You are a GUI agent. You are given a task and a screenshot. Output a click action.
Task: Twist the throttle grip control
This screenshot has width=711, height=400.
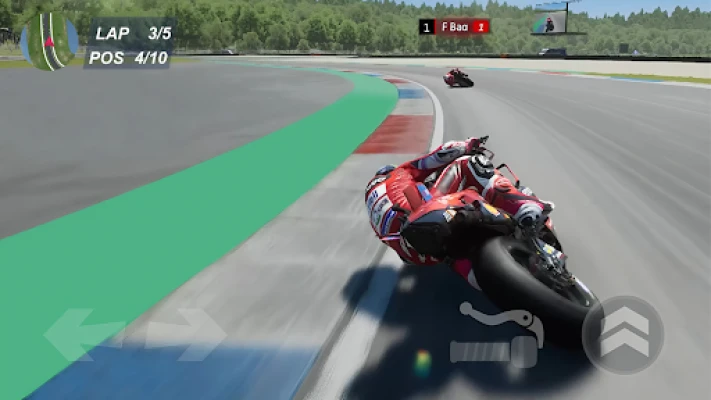point(493,352)
